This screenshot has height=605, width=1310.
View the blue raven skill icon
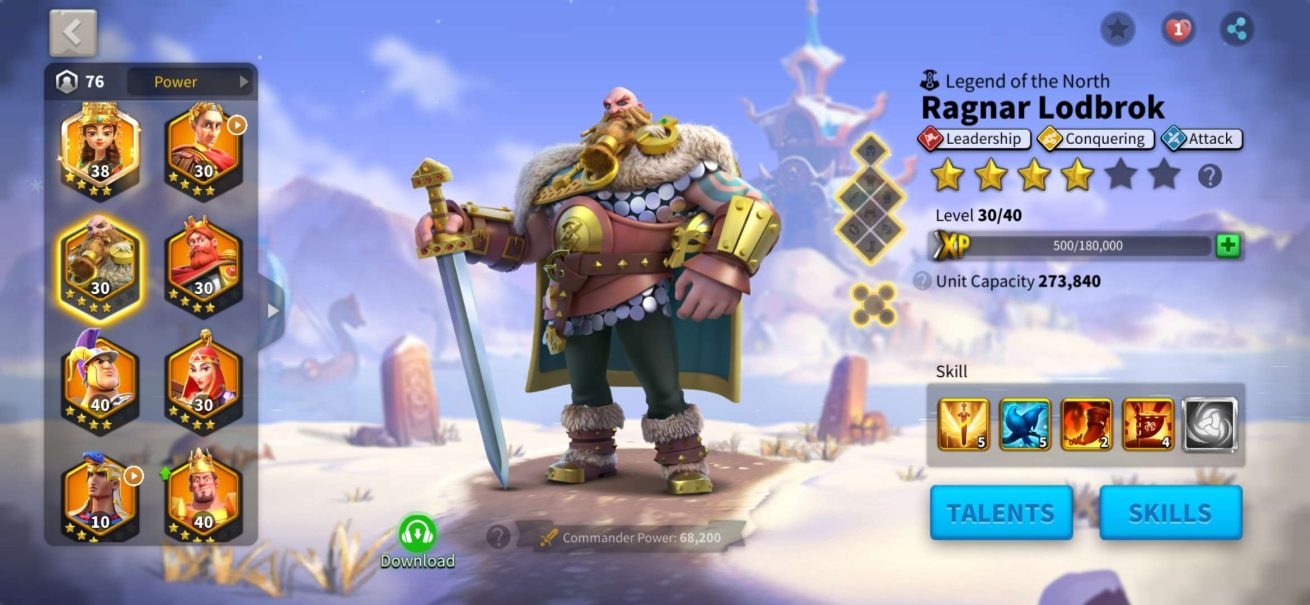1025,424
